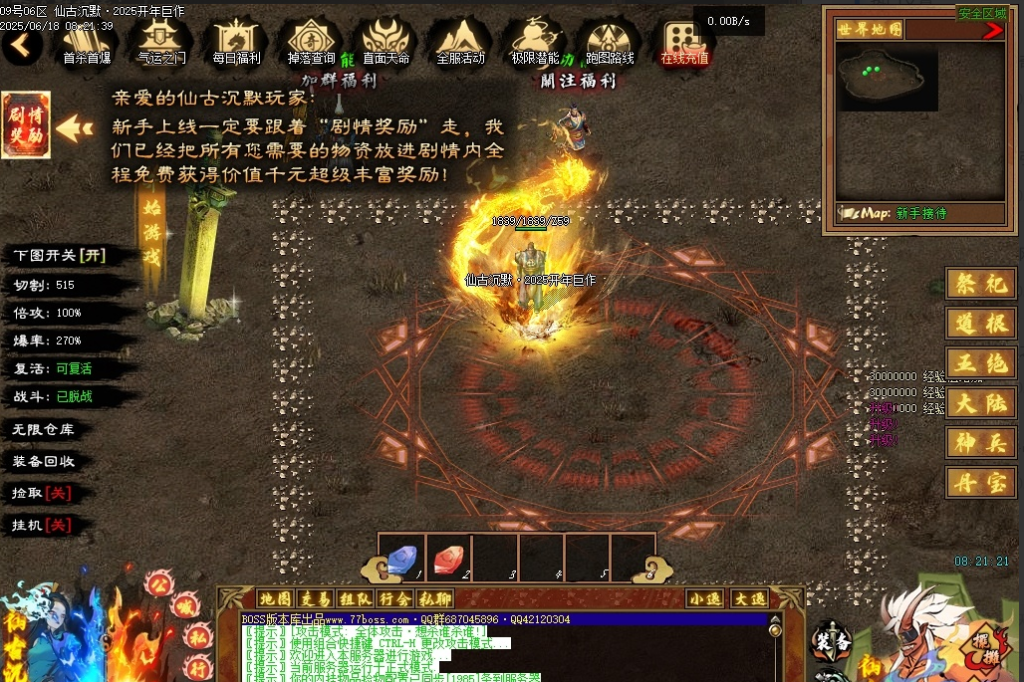Toggle the 挂机 auto-battle option
Screen dimensions: 1024x682
click(41, 525)
